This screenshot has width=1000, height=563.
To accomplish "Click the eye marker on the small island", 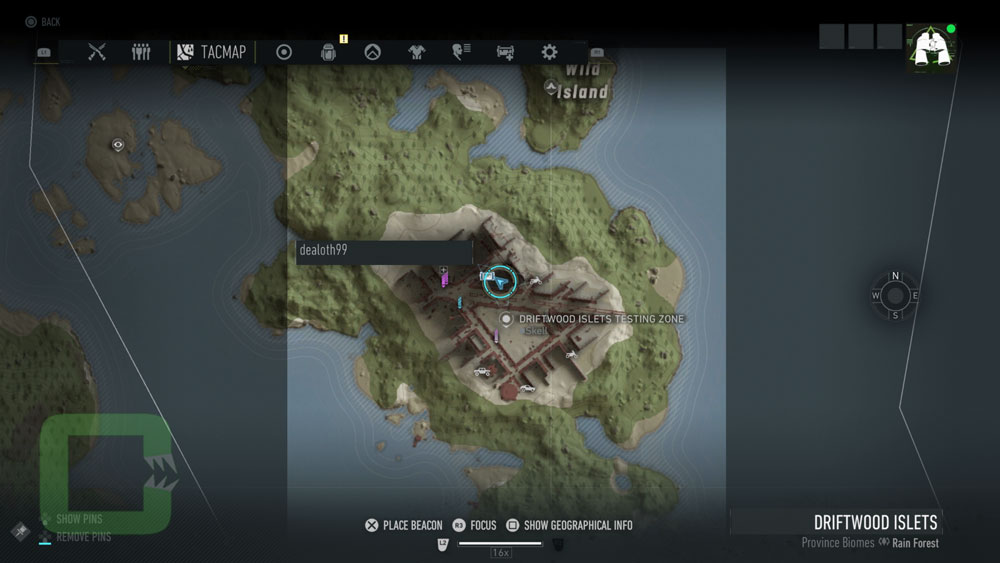I will (119, 145).
